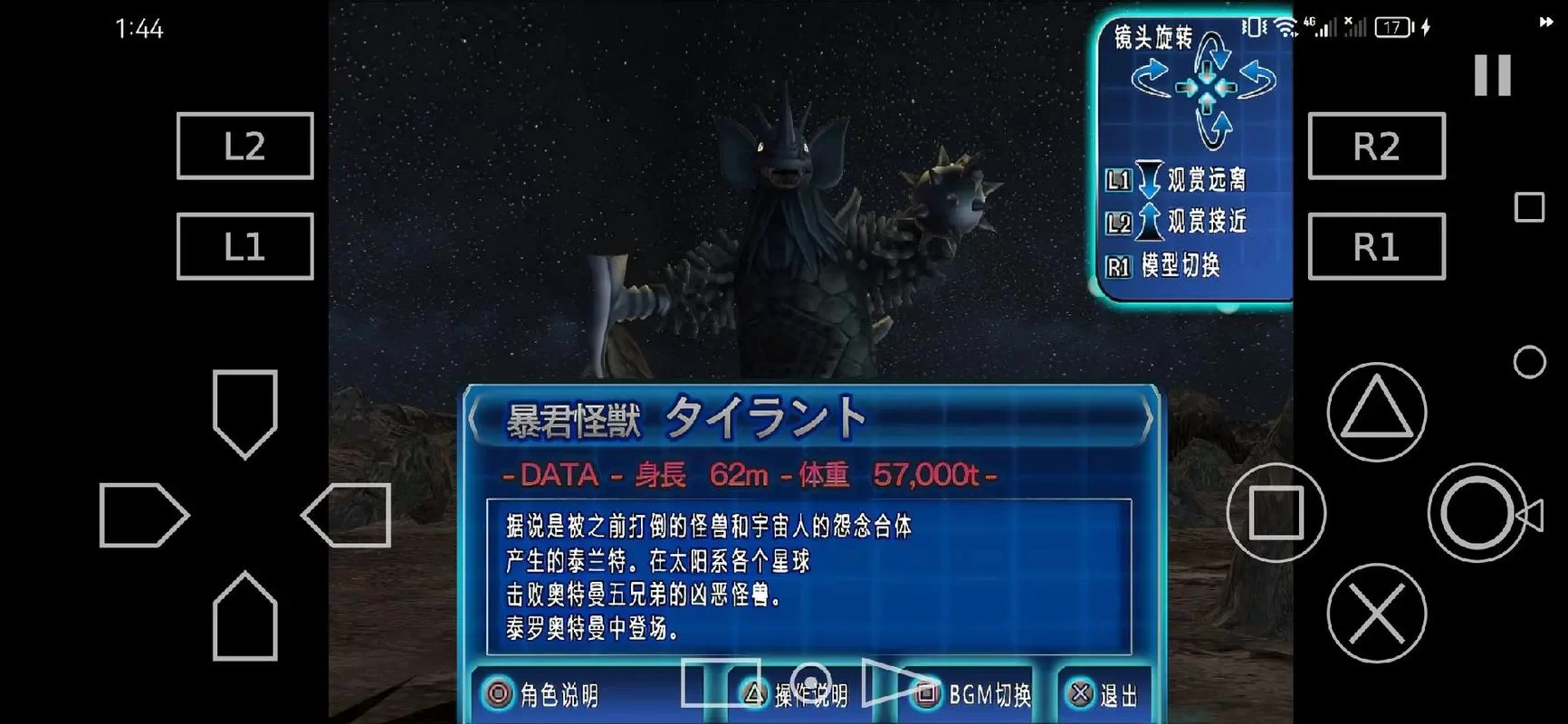
Task: Tap the large triangle face button
Action: 1376,412
